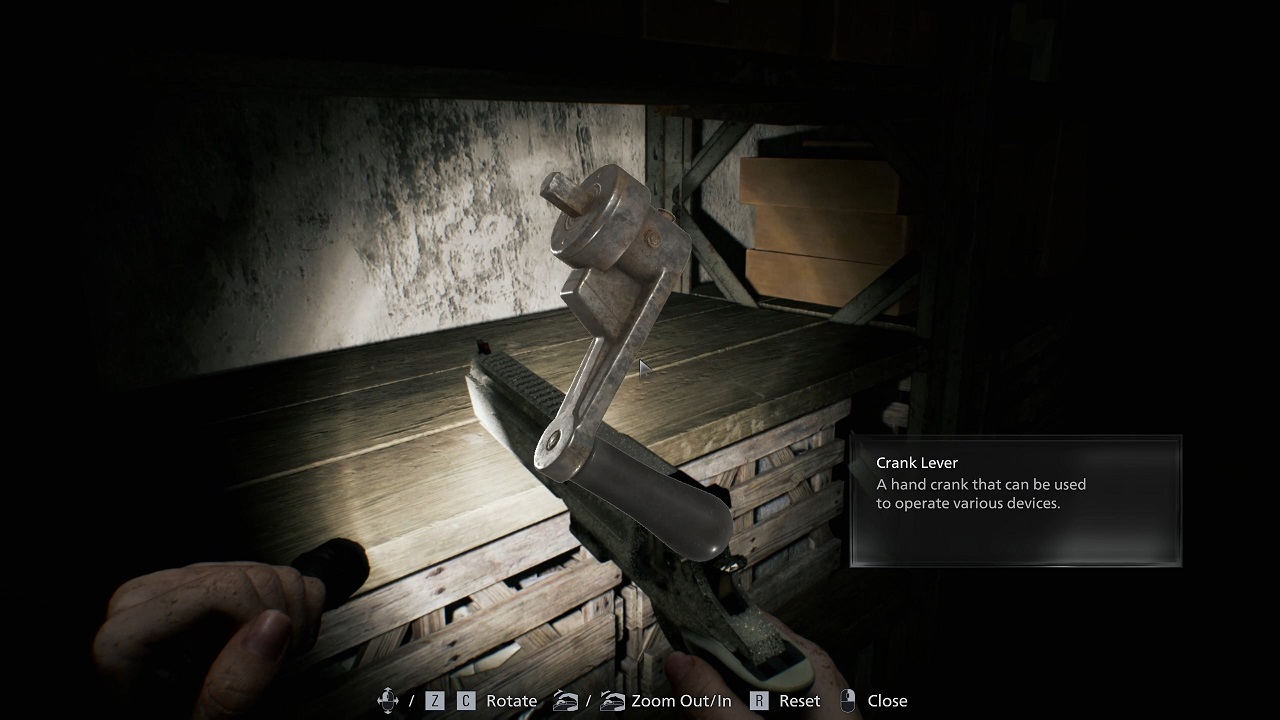
Task: Click the R key reset icon
Action: coord(757,701)
